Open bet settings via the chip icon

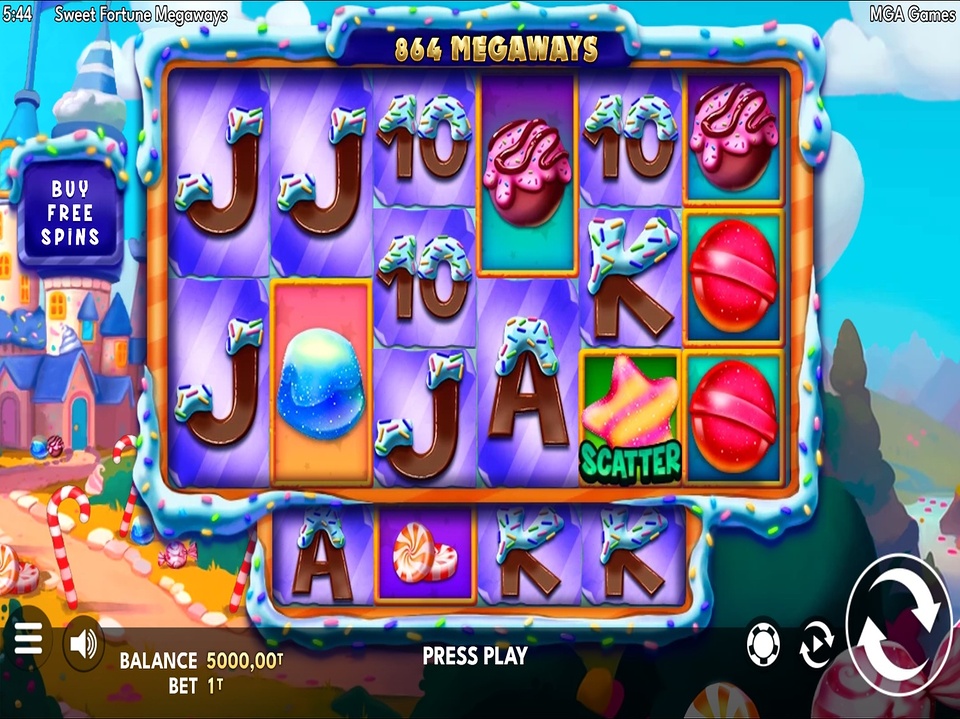[764, 646]
